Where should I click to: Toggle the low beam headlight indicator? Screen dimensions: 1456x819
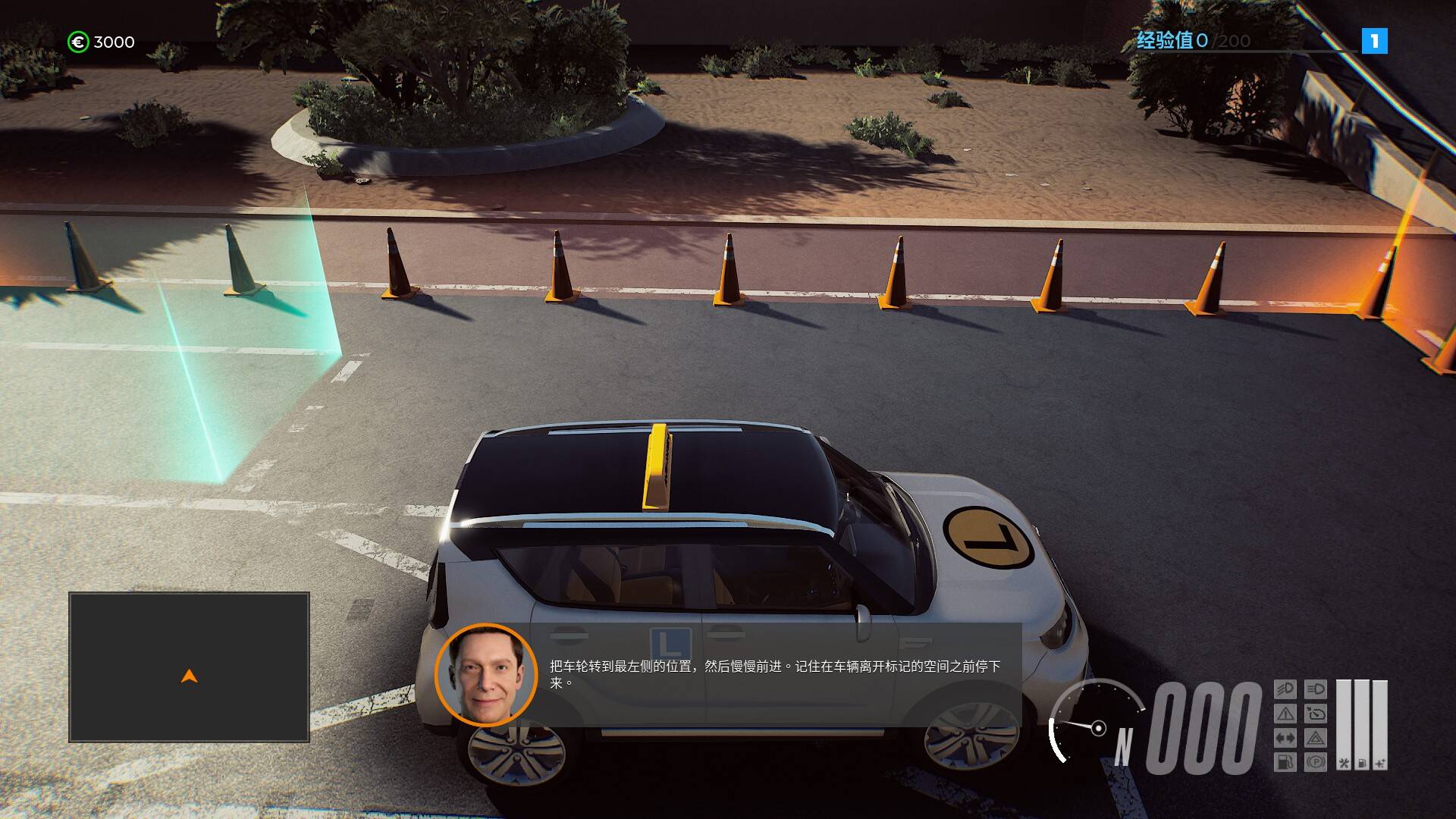click(x=1285, y=689)
